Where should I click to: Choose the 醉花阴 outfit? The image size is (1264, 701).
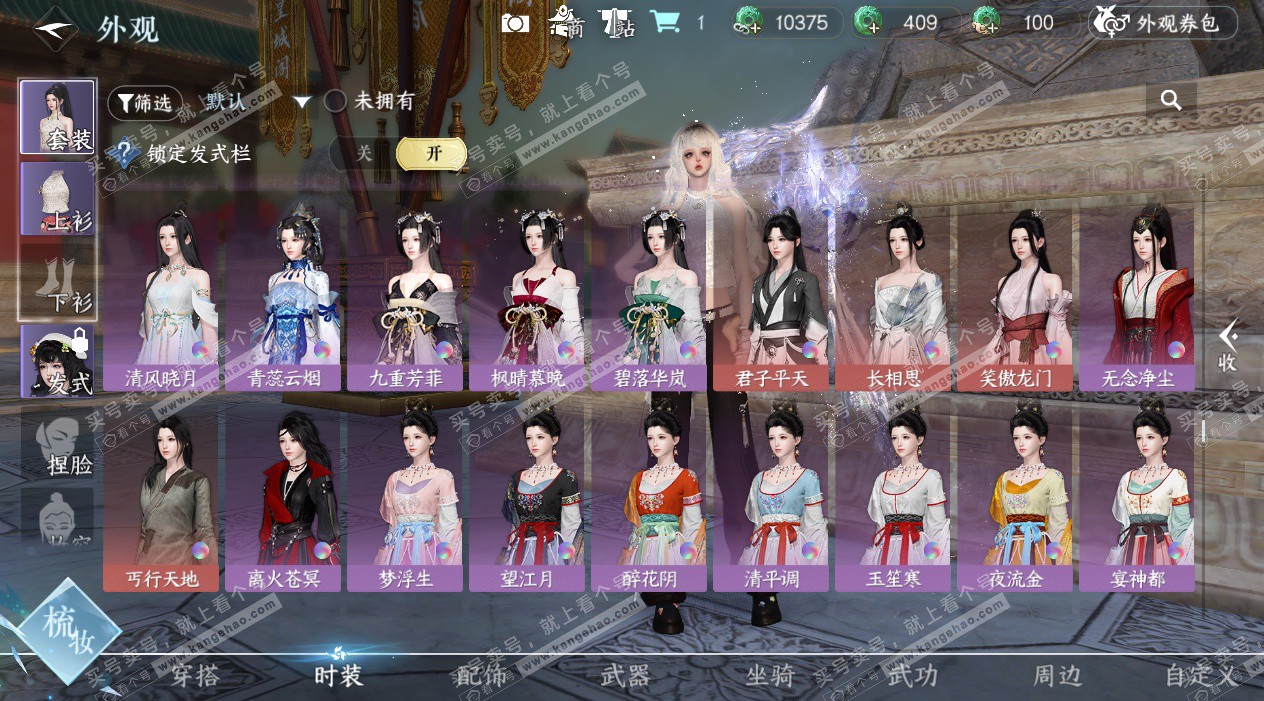click(x=648, y=498)
